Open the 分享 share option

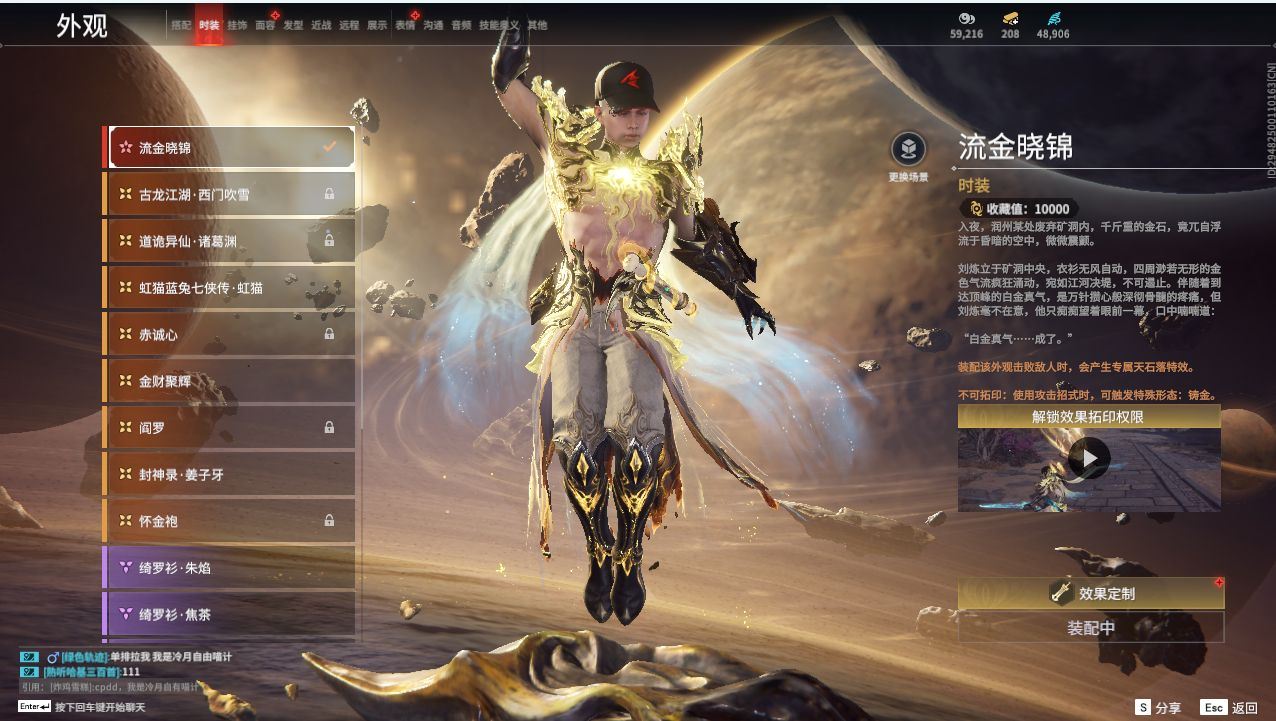(x=1158, y=707)
